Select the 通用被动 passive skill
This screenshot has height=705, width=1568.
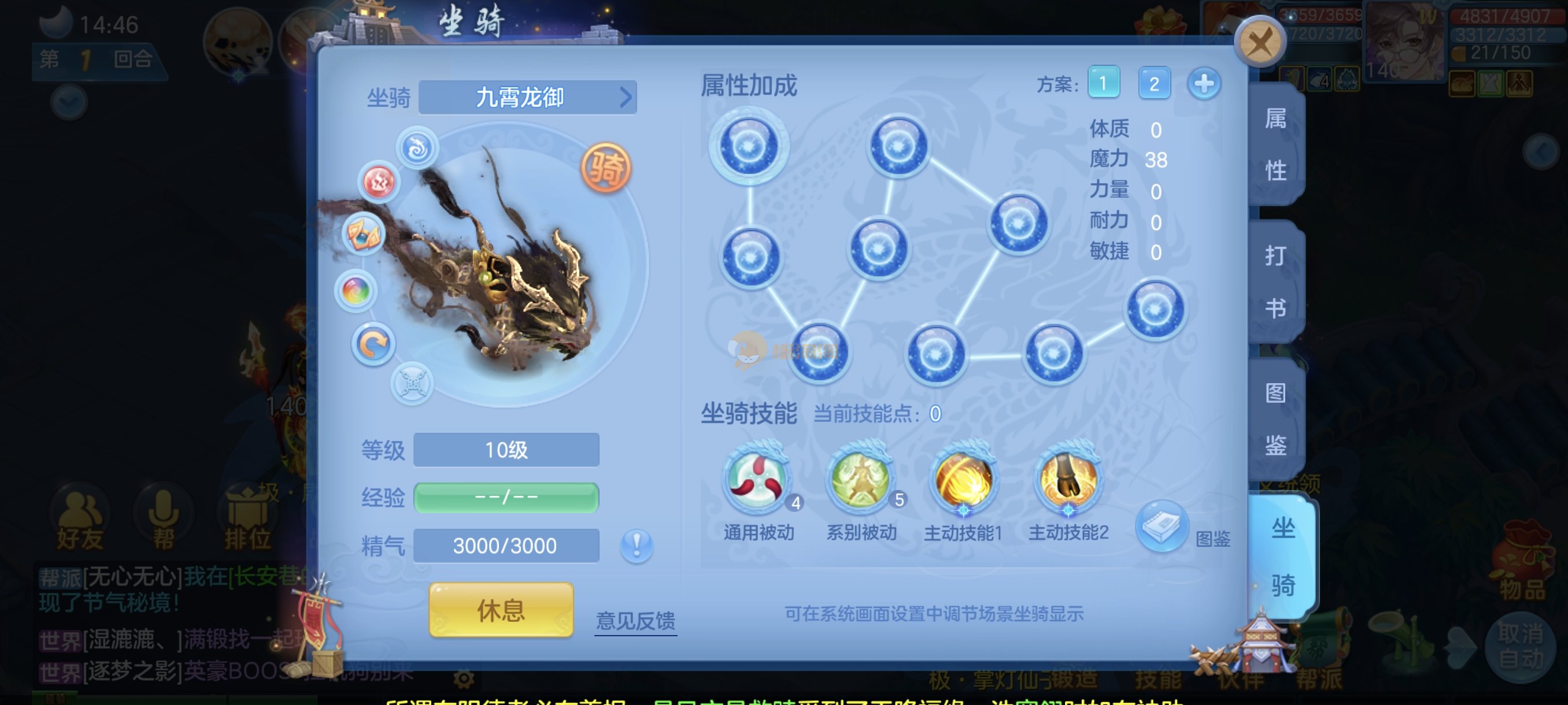757,478
